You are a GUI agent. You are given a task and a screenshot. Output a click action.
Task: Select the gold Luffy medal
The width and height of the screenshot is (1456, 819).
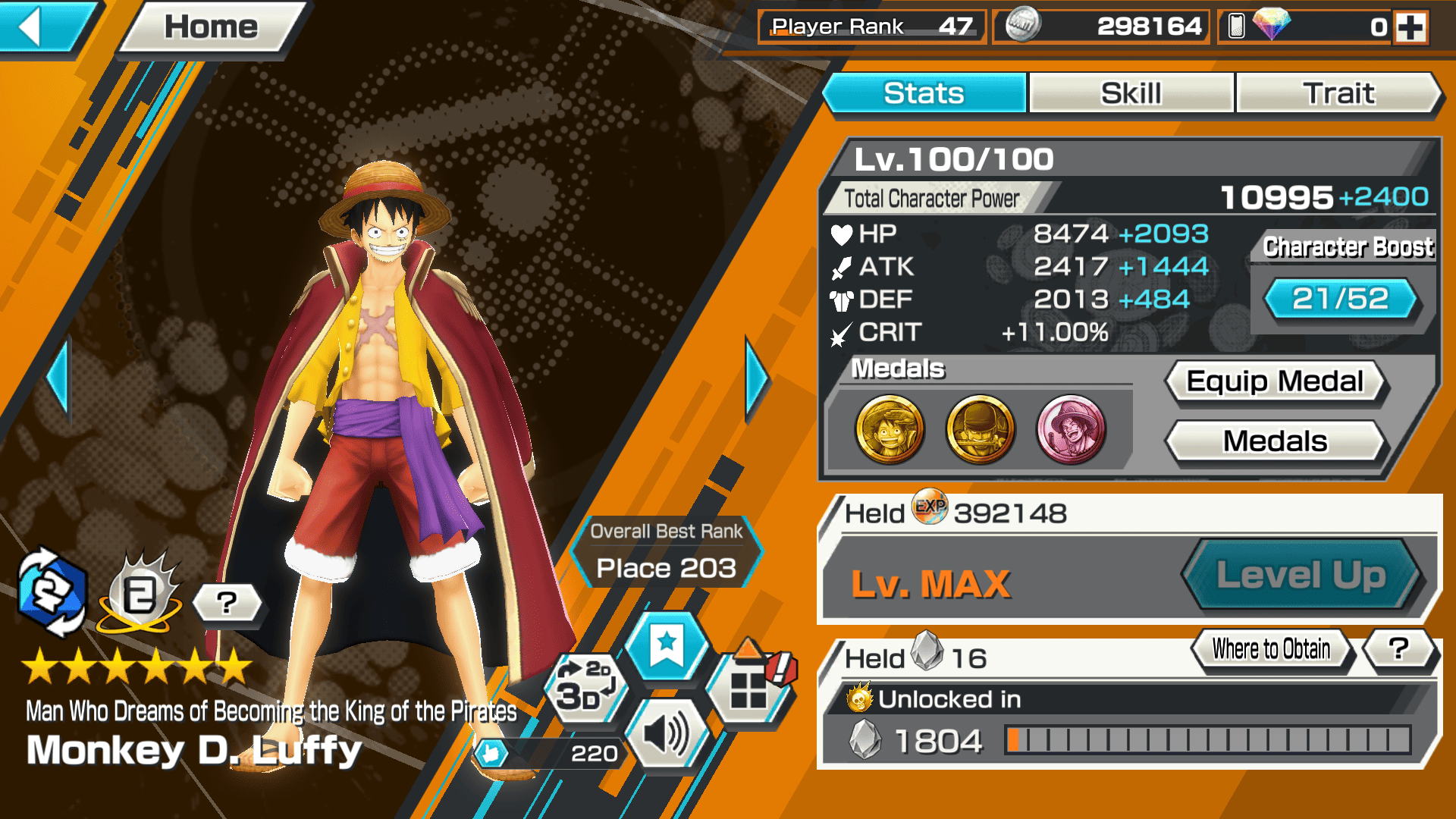pos(890,430)
